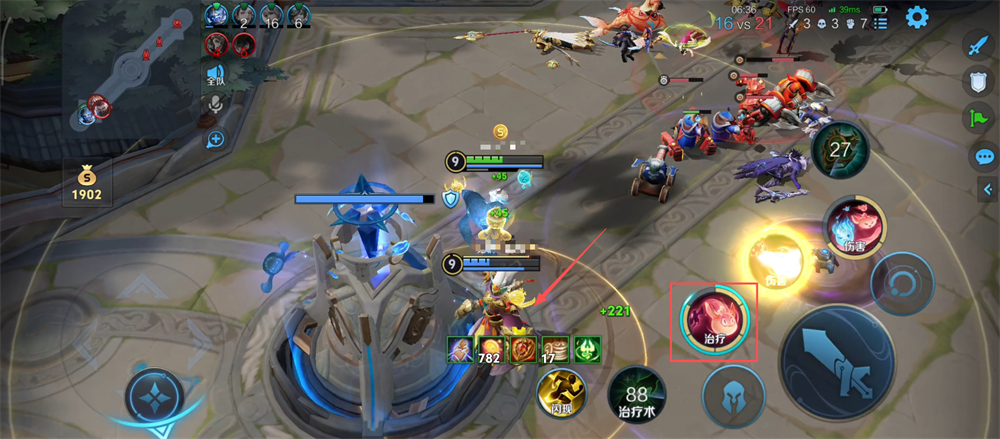Open the chat bubble message panel
Image resolution: width=1000 pixels, height=439 pixels.
pyautogui.click(x=984, y=157)
